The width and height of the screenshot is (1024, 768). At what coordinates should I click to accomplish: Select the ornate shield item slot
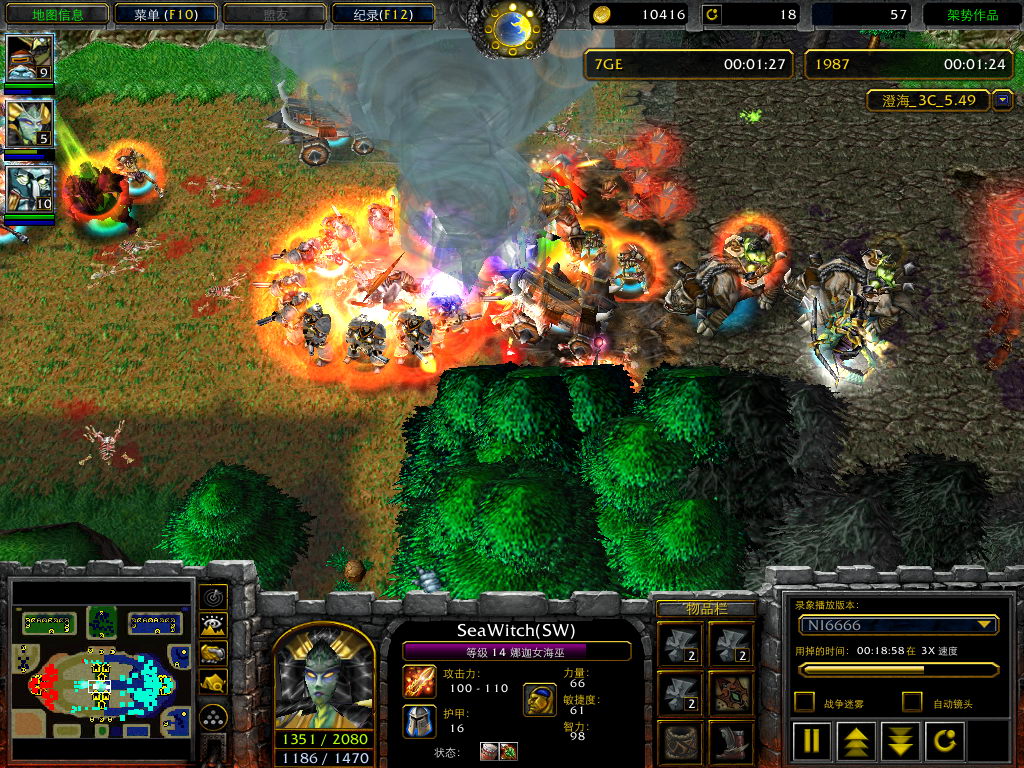click(x=732, y=692)
